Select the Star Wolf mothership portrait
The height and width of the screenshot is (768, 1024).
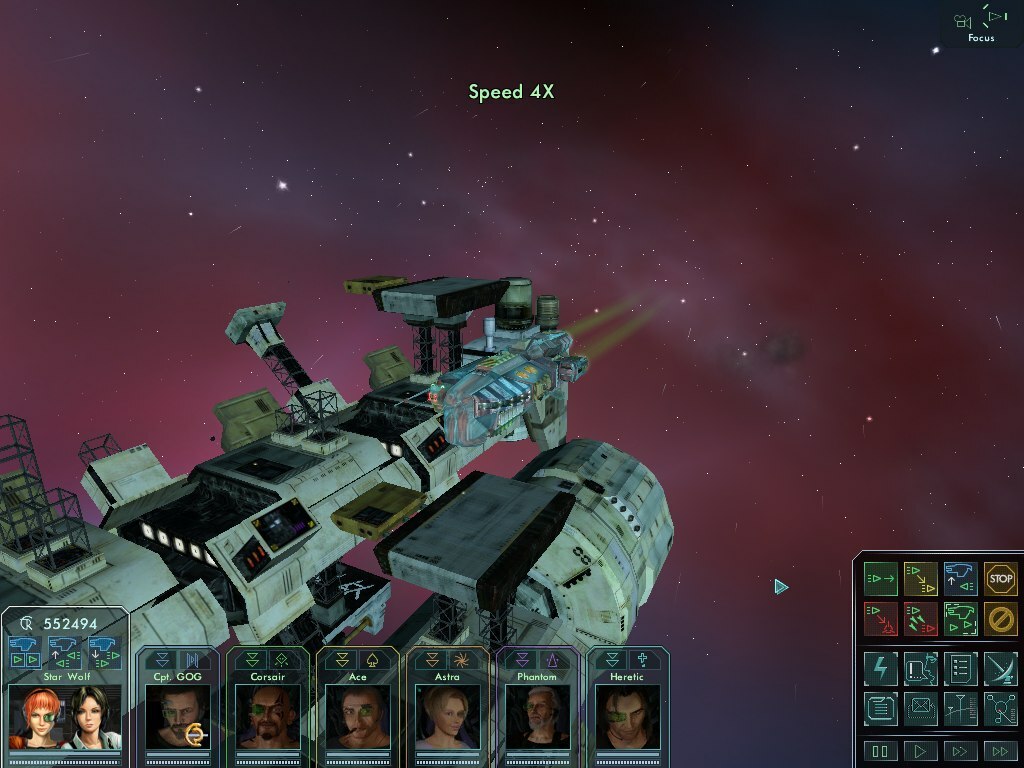[65, 717]
